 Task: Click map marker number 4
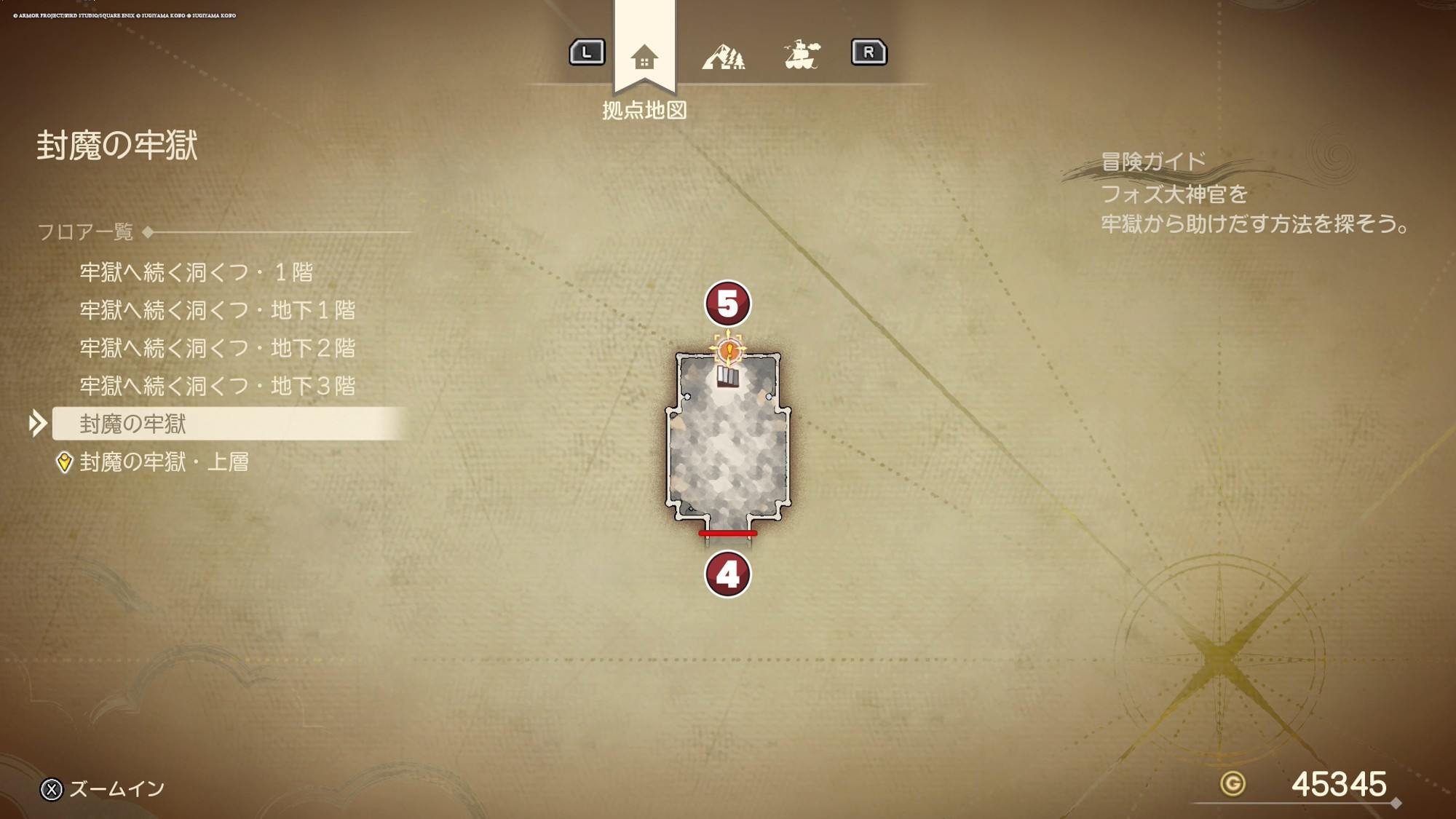coord(727,574)
